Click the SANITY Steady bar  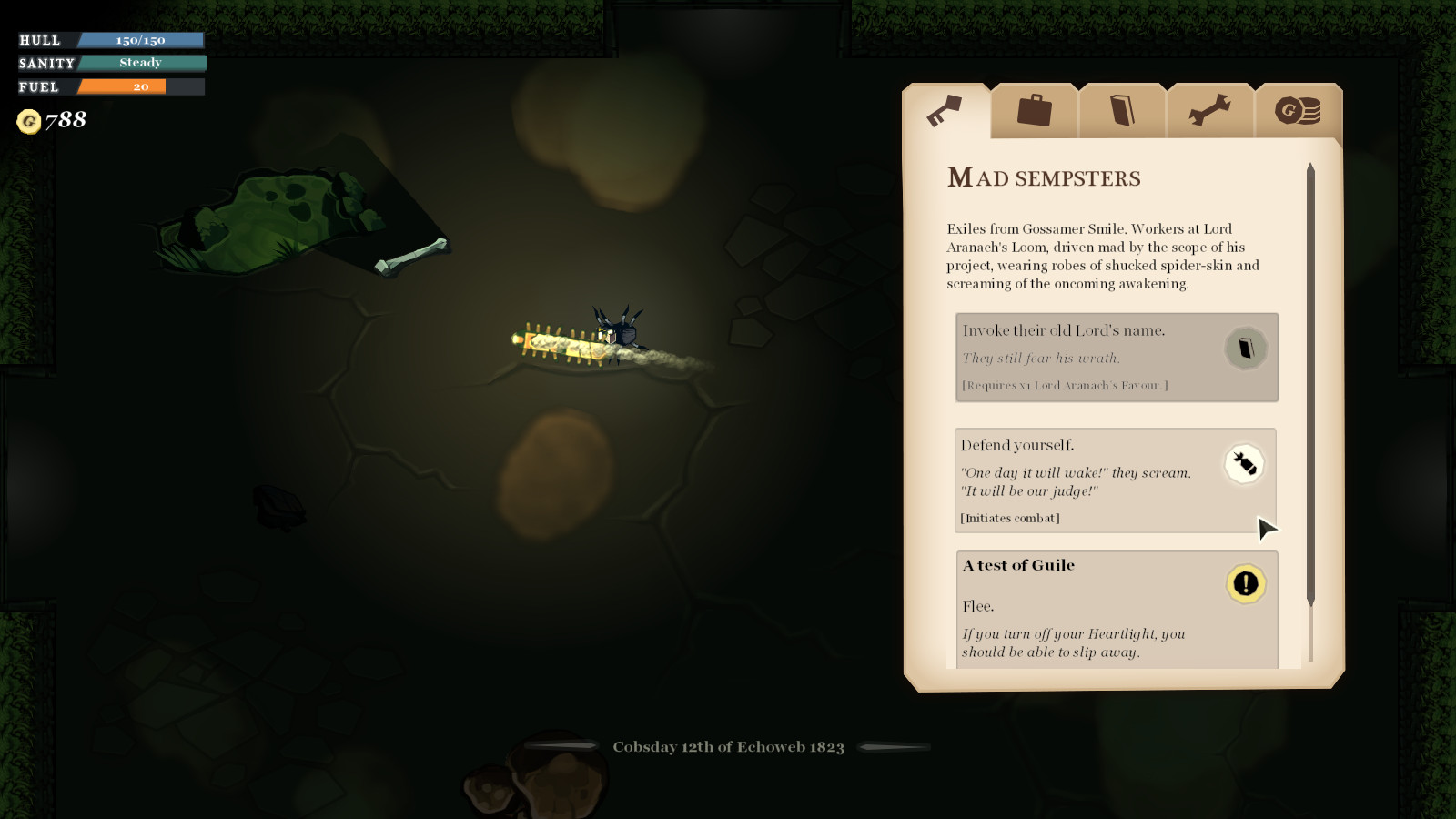(x=109, y=63)
